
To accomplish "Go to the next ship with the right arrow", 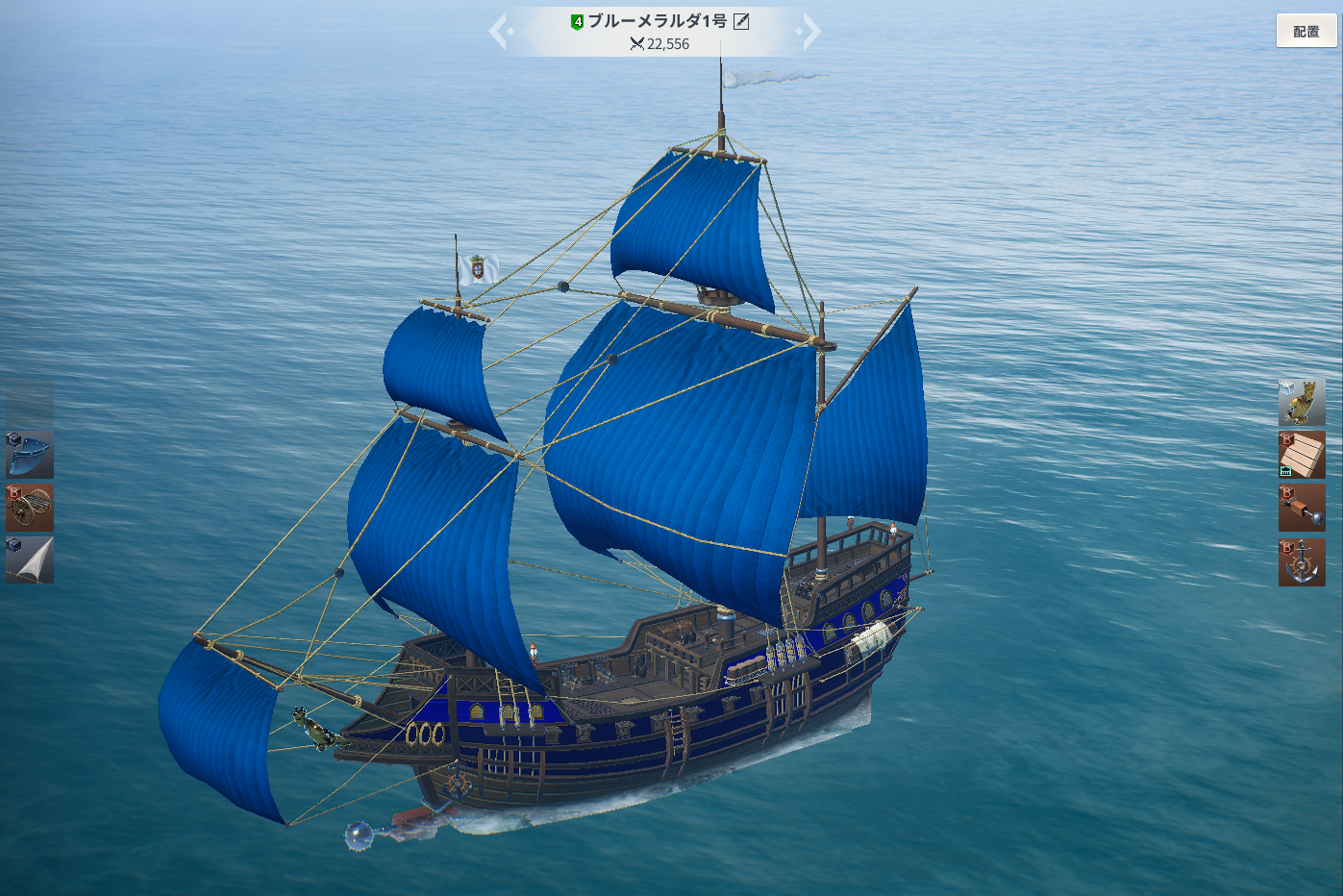I will pyautogui.click(x=810, y=31).
